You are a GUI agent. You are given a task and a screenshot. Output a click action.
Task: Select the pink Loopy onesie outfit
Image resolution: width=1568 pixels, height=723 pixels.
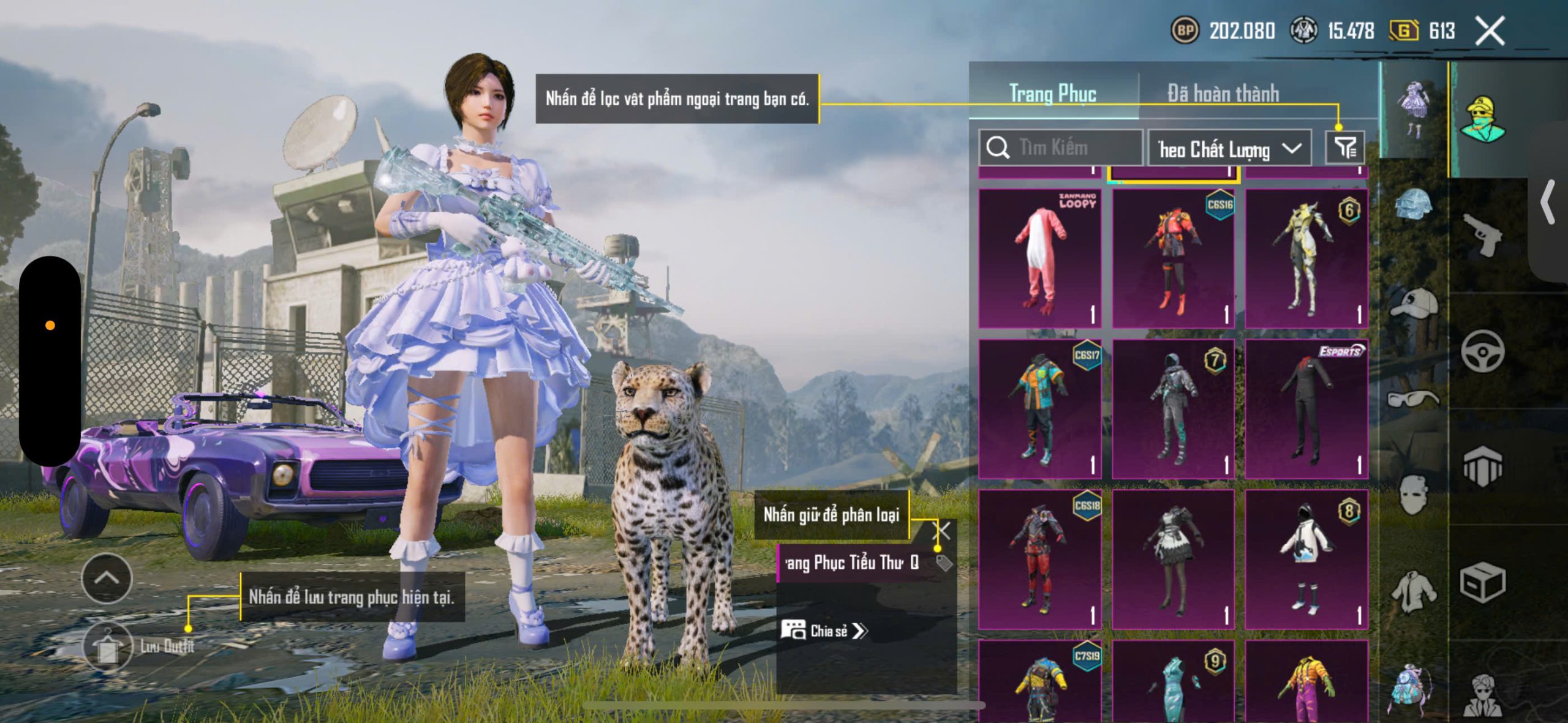pos(1039,258)
